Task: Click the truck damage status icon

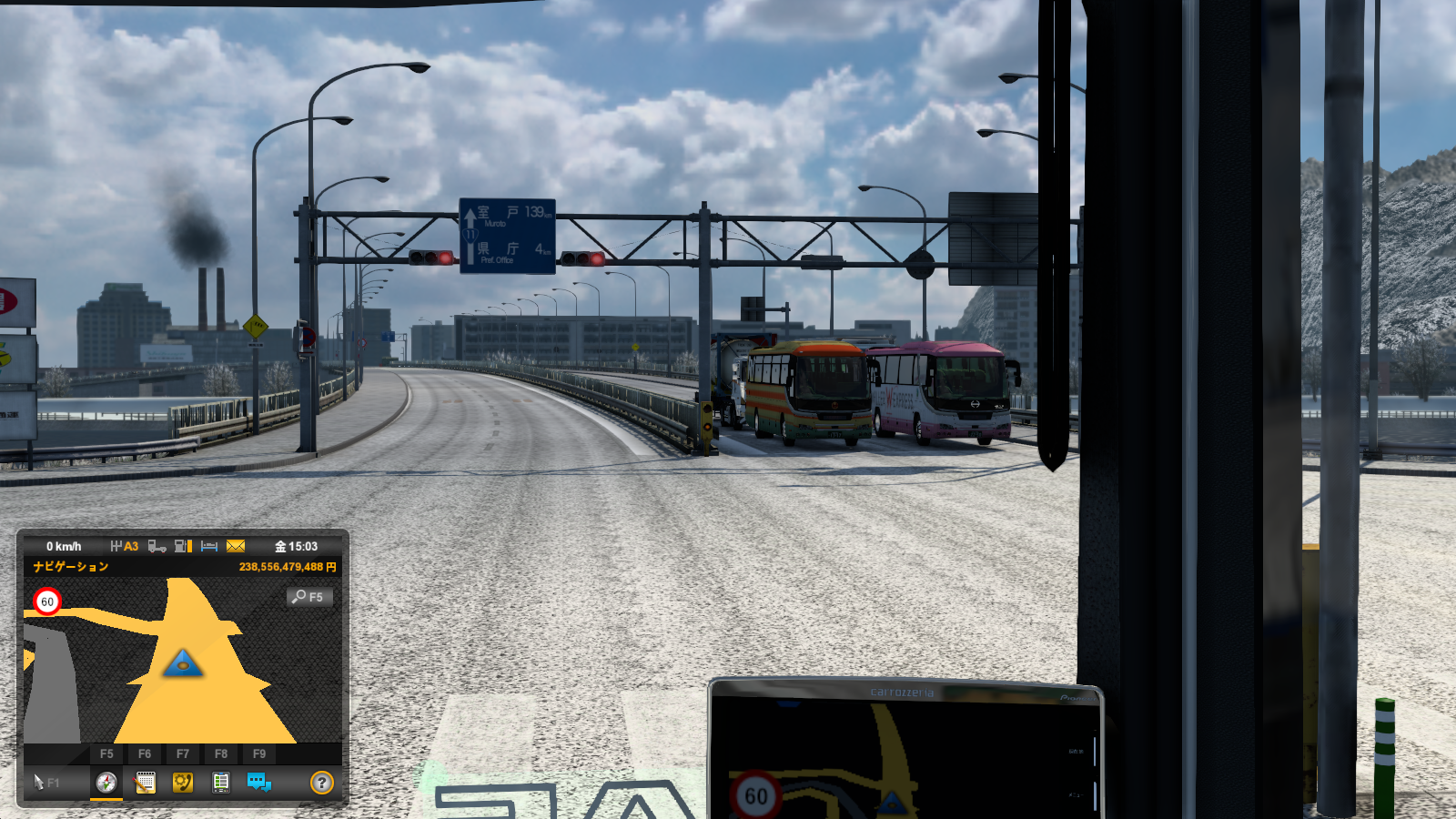Action: 157,546
